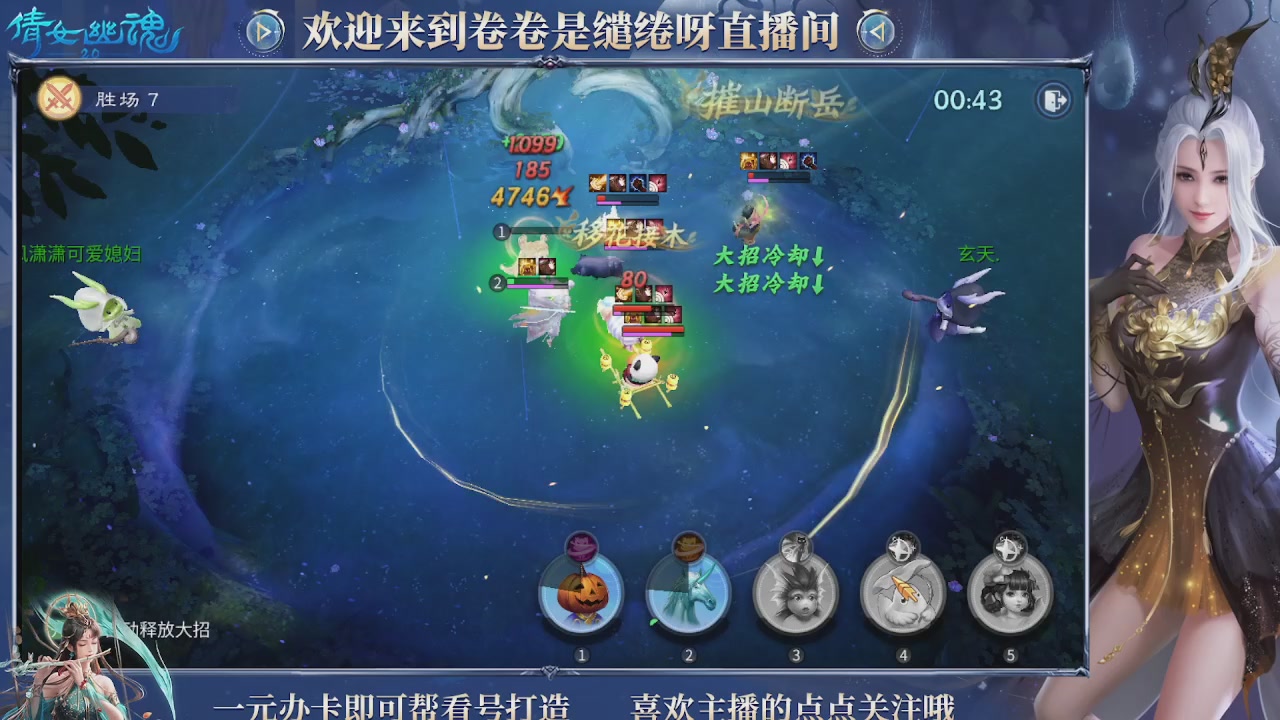
Task: Toggle the cooldown badge above the slot 4 pet
Action: point(904,548)
